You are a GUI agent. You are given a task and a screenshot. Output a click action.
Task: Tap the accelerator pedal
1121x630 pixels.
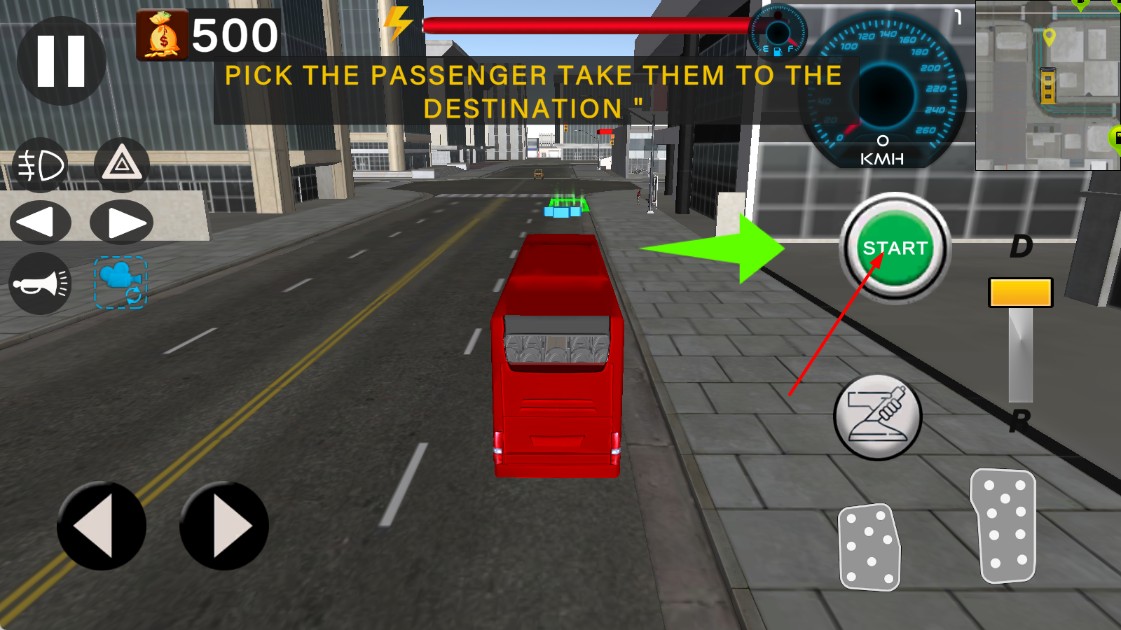1002,525
